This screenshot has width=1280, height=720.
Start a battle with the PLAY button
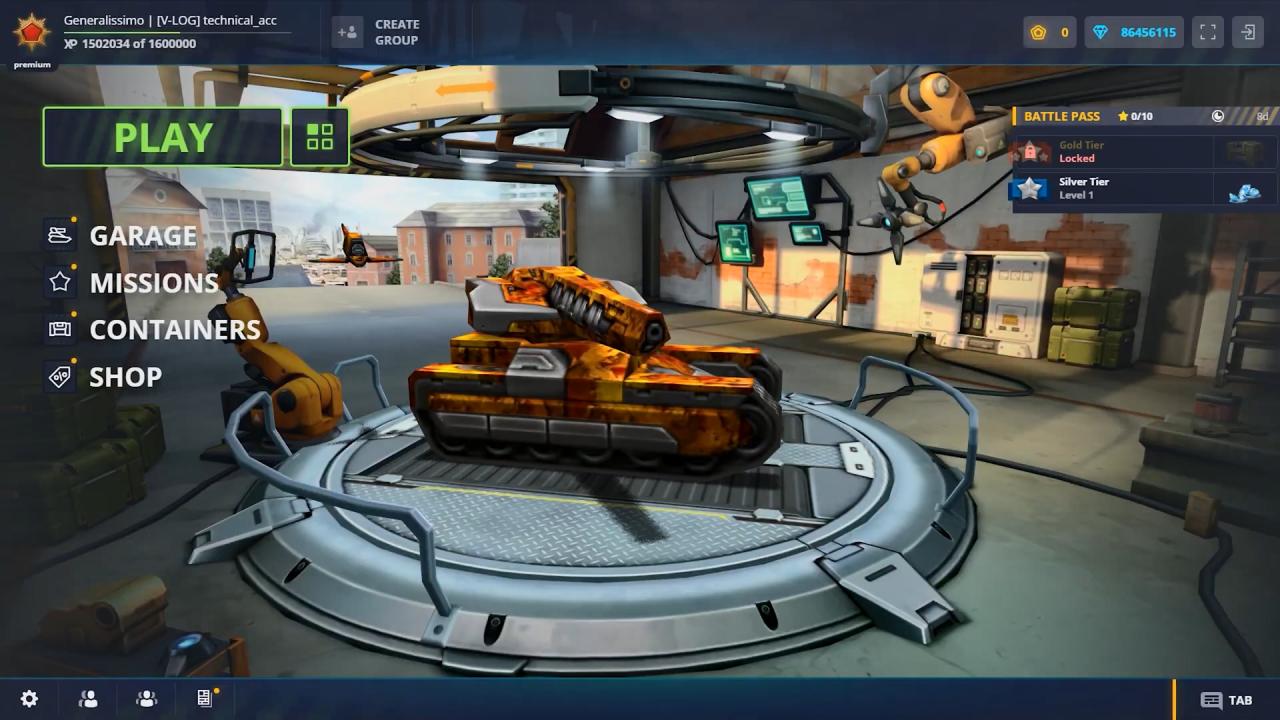pyautogui.click(x=163, y=137)
